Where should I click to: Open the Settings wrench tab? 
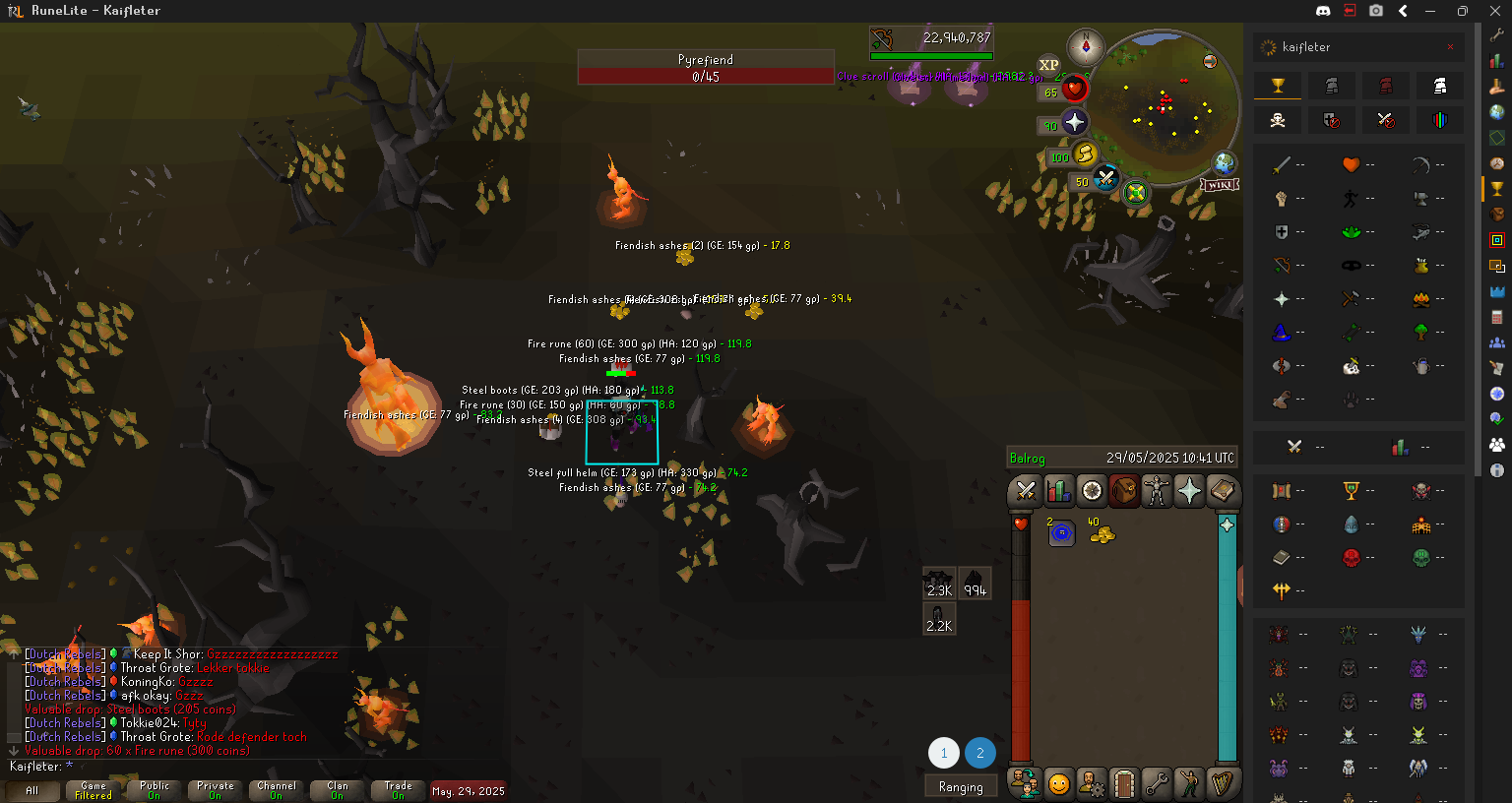pos(1157,784)
